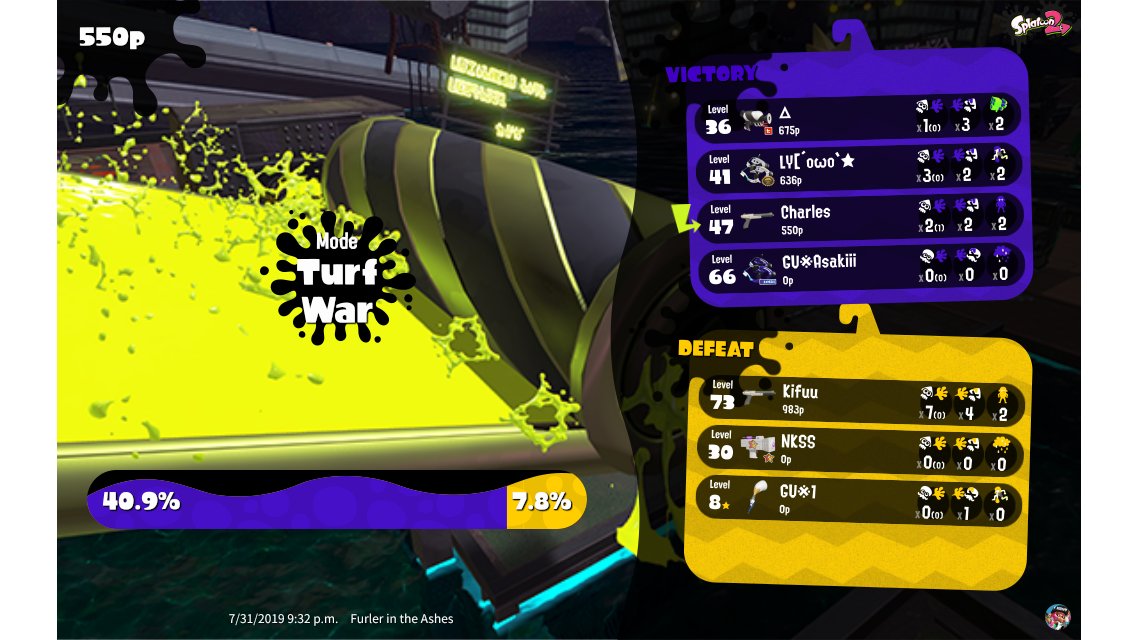Viewport: 1138px width, 640px height.
Task: Click the Turf War mode badge
Action: 337,272
